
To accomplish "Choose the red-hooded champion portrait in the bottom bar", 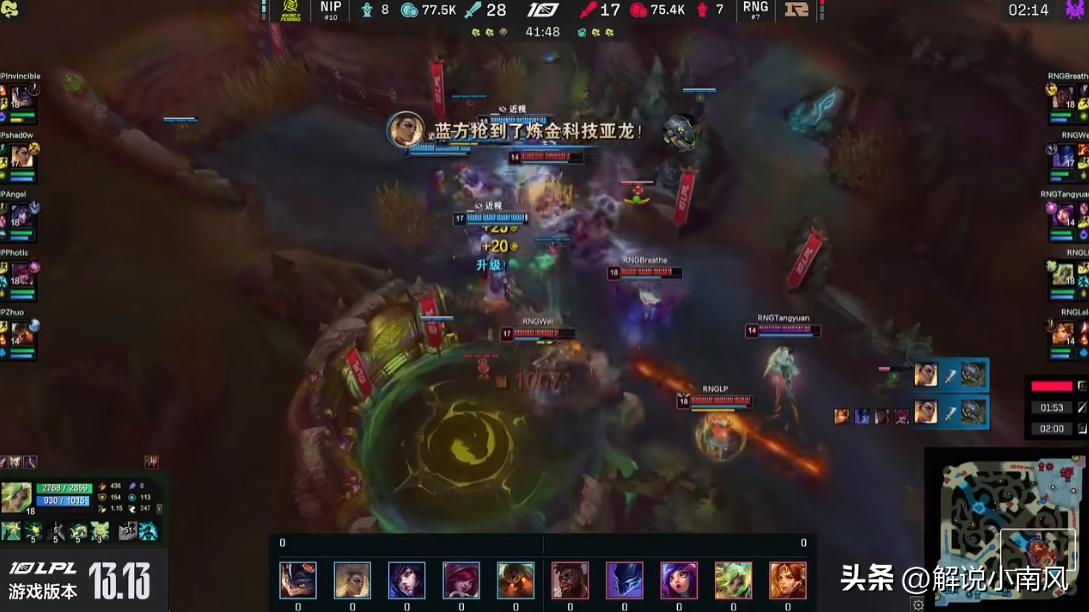I will click(461, 580).
